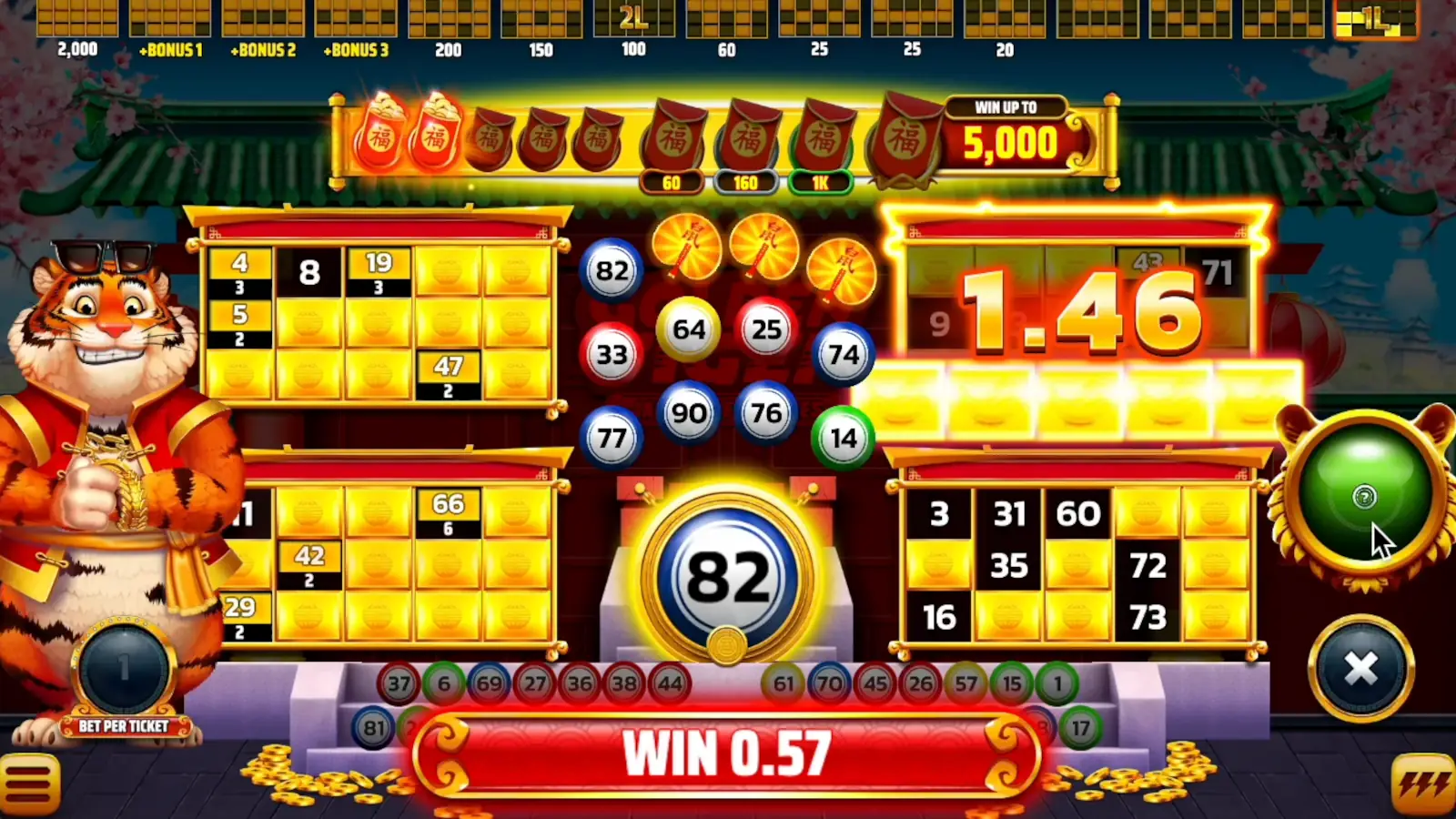Click the green ball numbered 14
The image size is (1456, 819).
click(x=842, y=438)
